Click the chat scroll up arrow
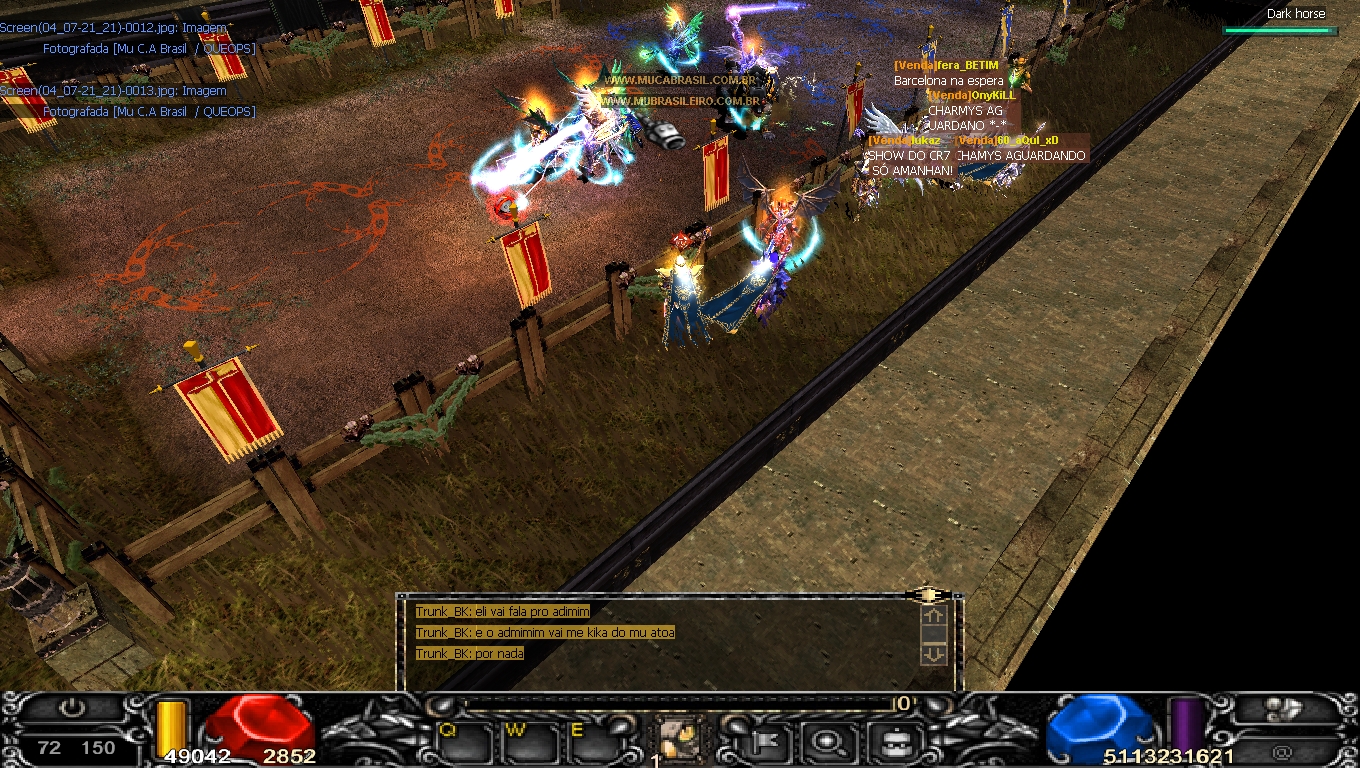The image size is (1360, 768). (x=933, y=617)
